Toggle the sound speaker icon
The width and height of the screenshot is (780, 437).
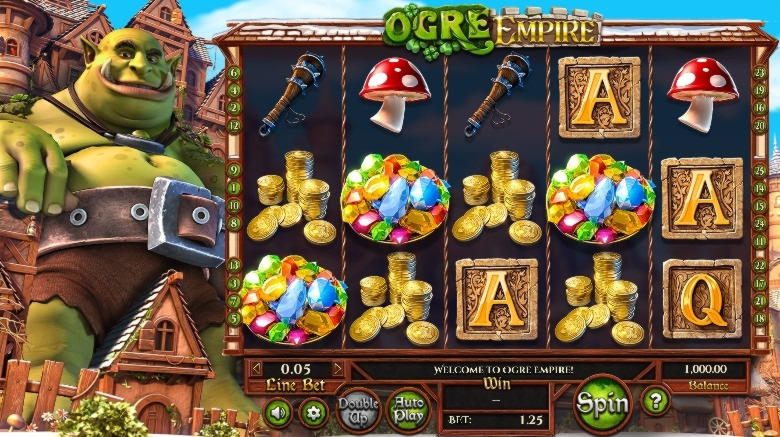click(277, 413)
